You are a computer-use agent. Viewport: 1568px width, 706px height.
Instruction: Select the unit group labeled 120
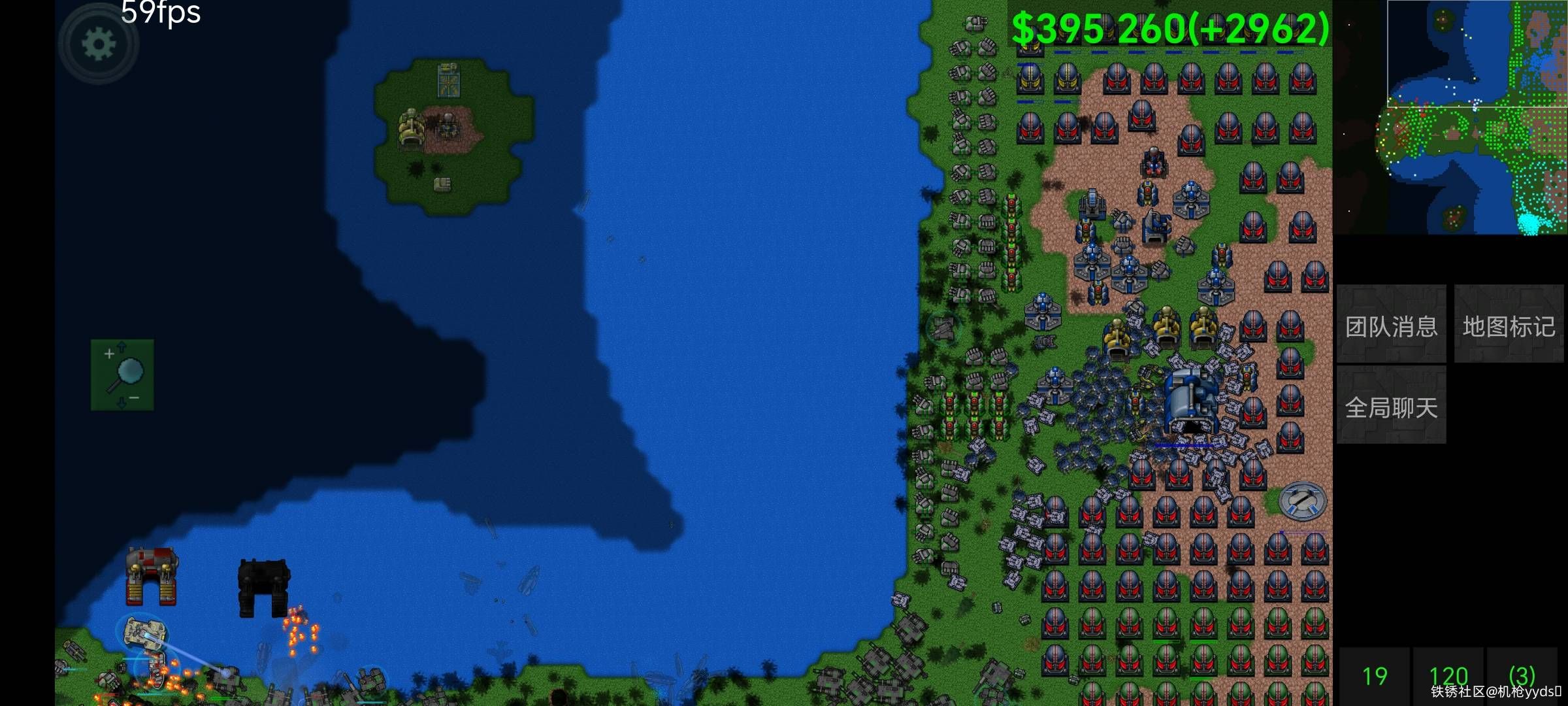click(x=1448, y=675)
